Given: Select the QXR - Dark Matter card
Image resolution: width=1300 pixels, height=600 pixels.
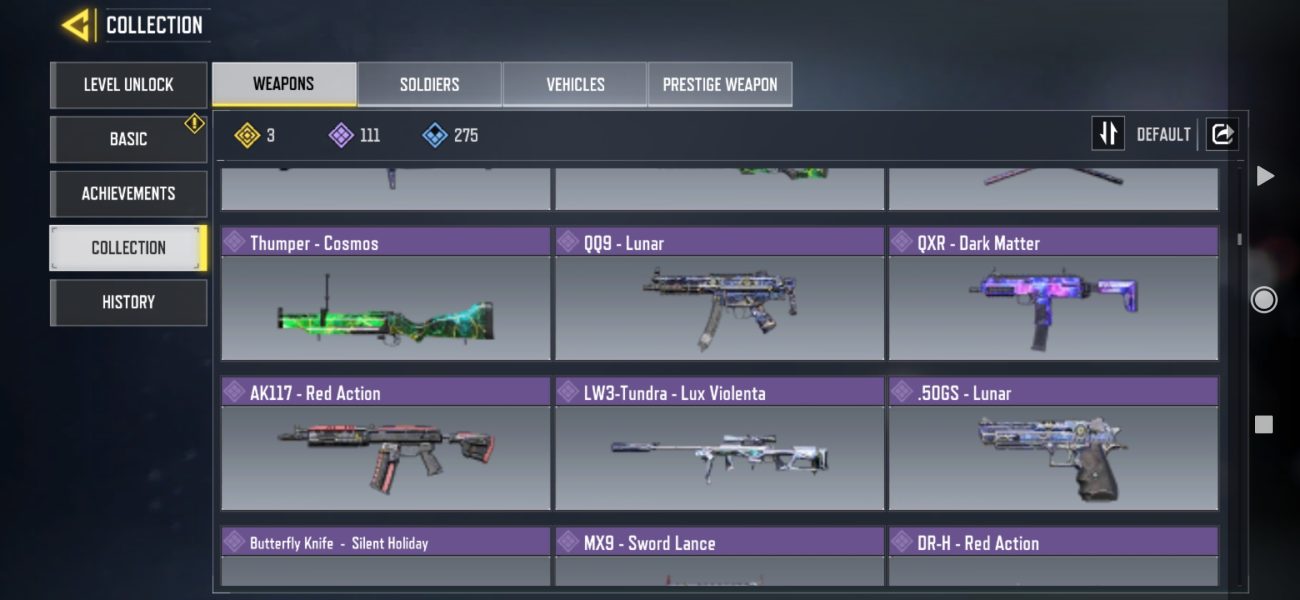Looking at the screenshot, I should click(1053, 295).
